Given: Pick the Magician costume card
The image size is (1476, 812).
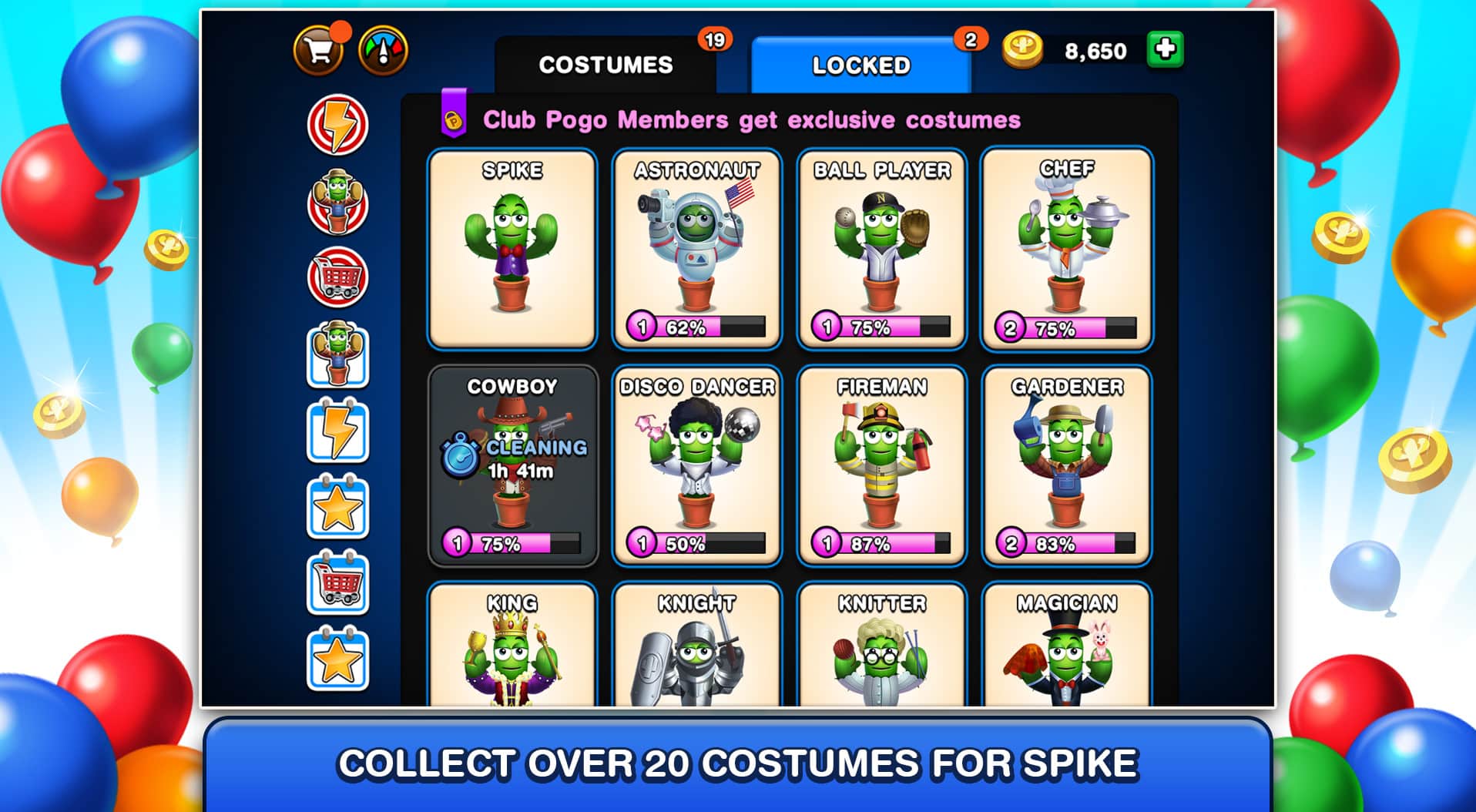Looking at the screenshot, I should click(x=1066, y=646).
